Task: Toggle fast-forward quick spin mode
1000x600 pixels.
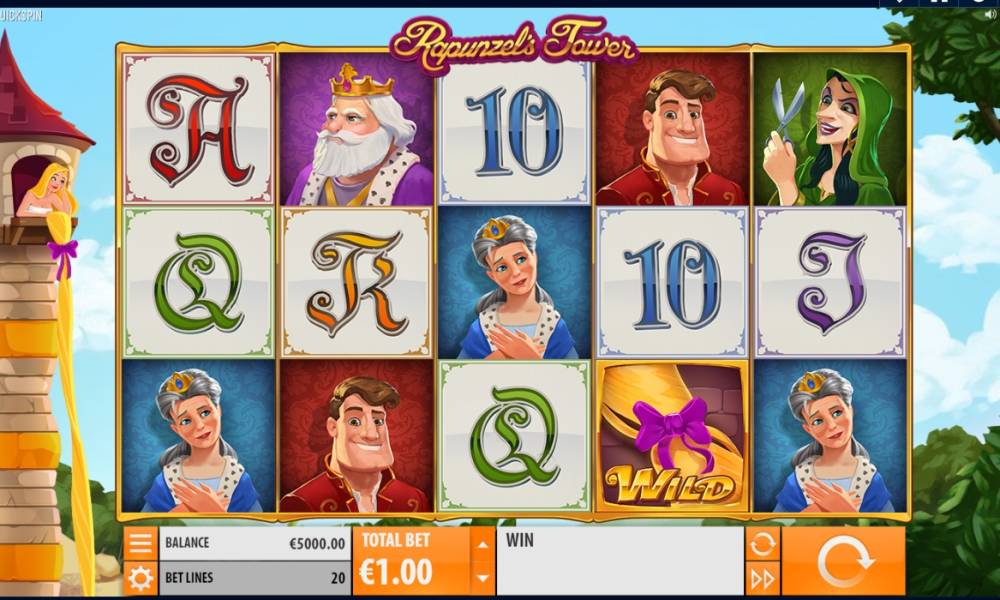Action: pyautogui.click(x=762, y=578)
